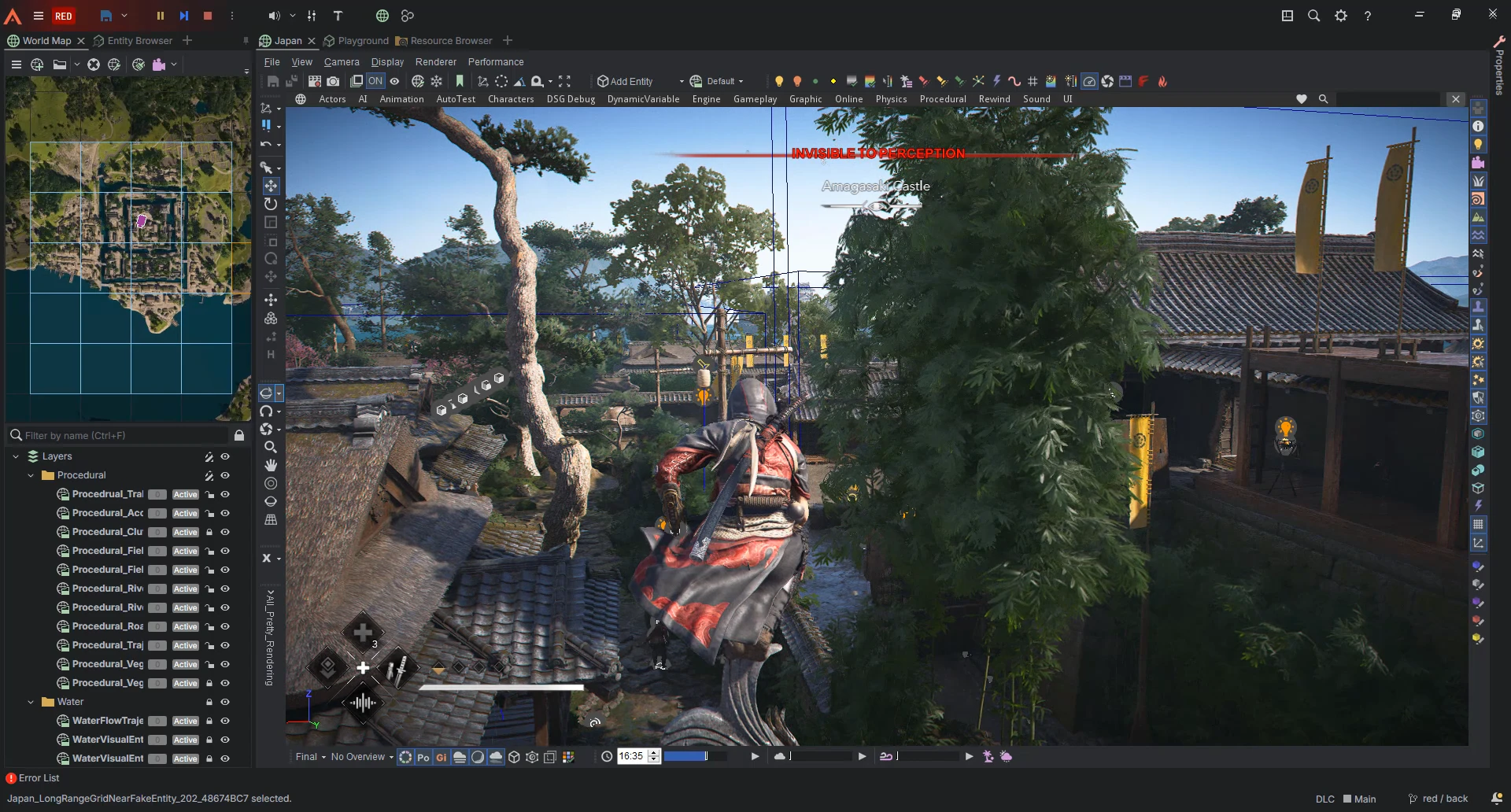The width and height of the screenshot is (1511, 812).
Task: Click the time of day field 16:35
Action: coord(630,756)
